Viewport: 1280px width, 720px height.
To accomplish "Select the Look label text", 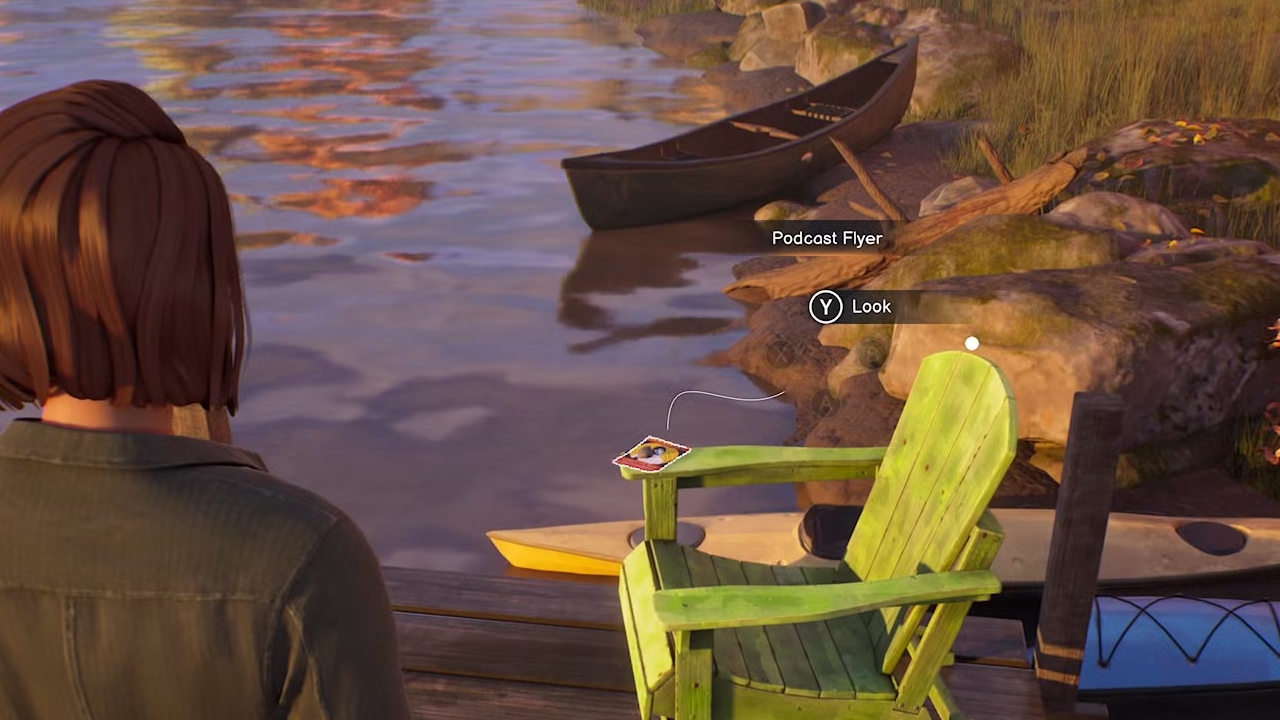I will pyautogui.click(x=871, y=307).
